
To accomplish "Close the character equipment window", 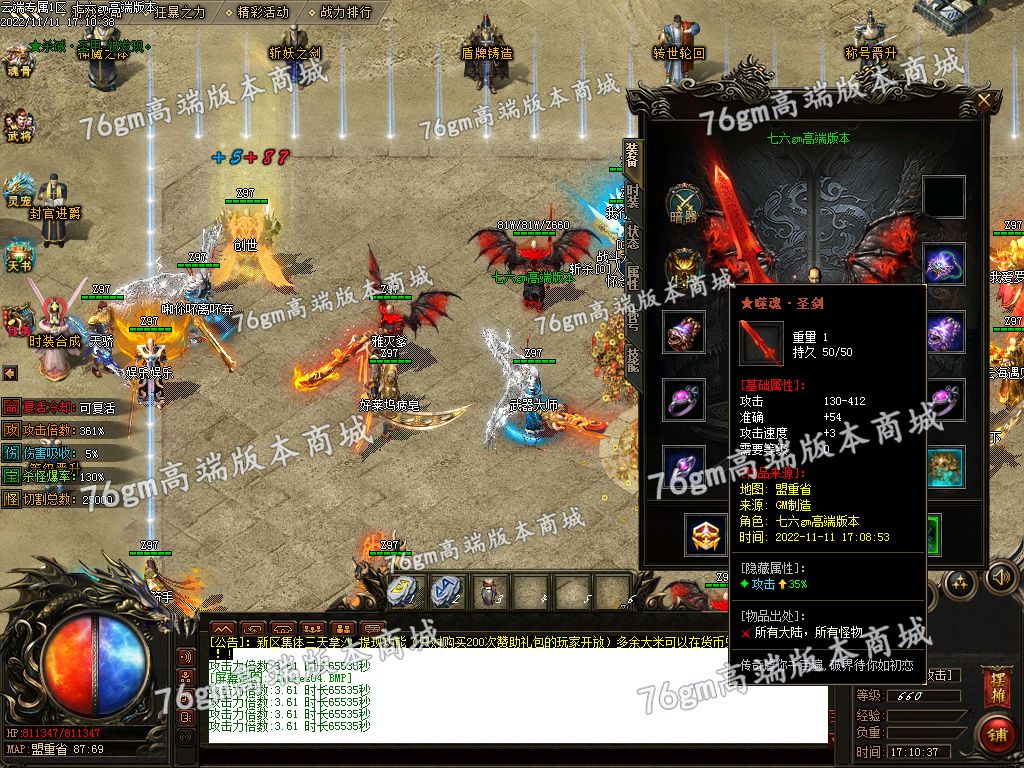I will pos(985,101).
